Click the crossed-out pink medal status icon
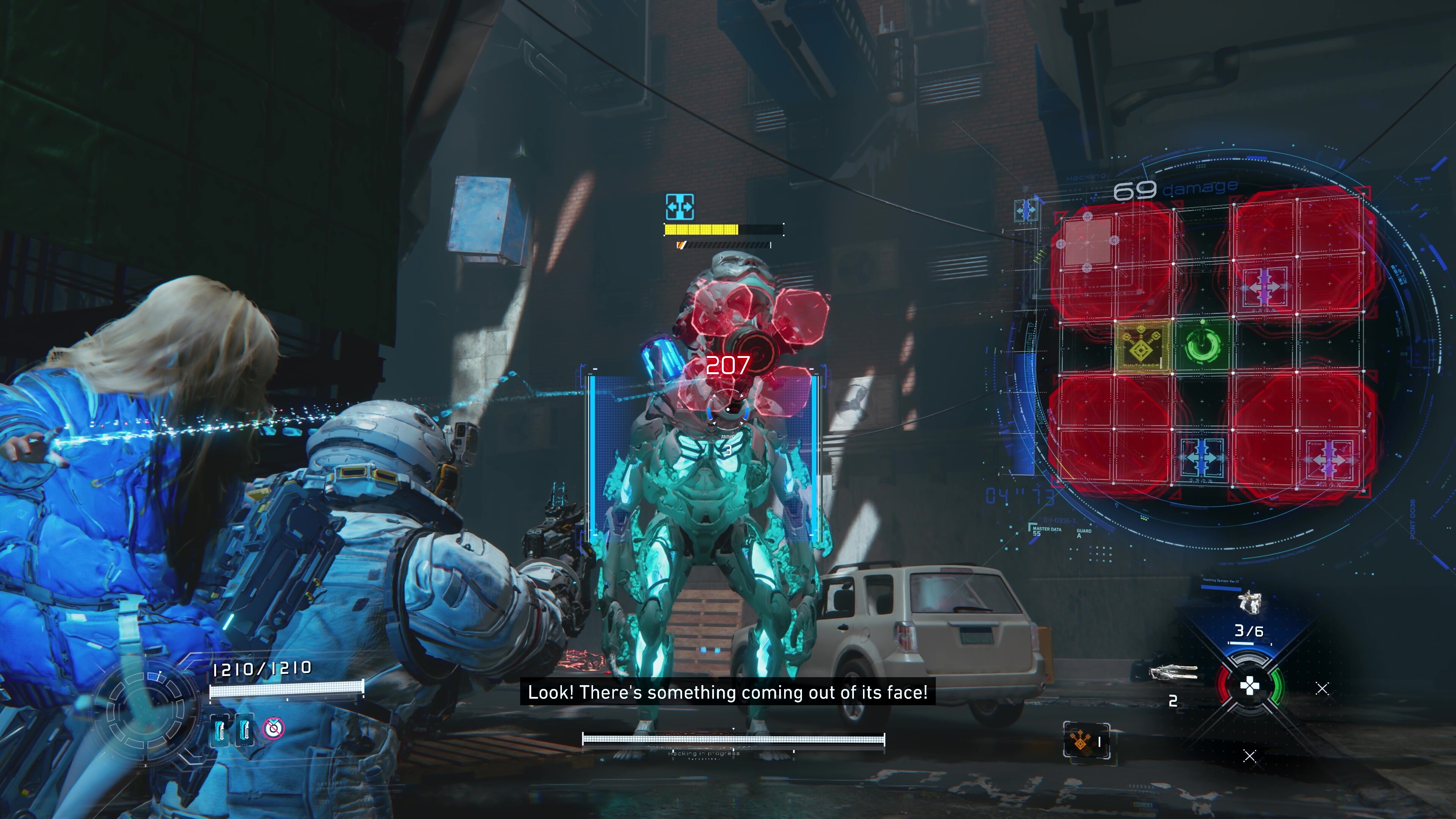Image resolution: width=1456 pixels, height=819 pixels. (273, 728)
